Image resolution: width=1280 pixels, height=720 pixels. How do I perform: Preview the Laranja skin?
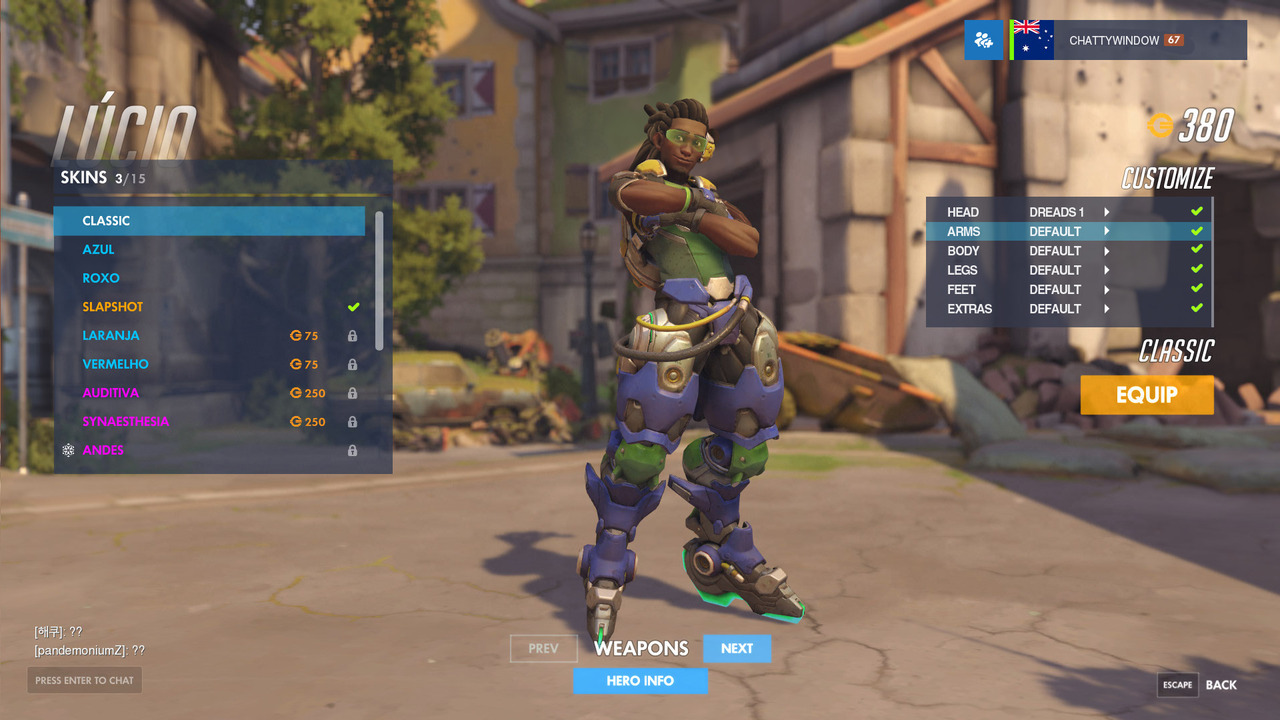tap(209, 336)
